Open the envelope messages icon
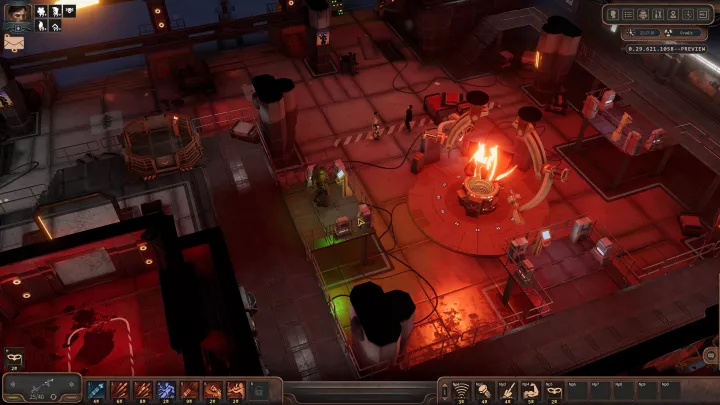Viewport: 720px width, 405px height. 15,43
